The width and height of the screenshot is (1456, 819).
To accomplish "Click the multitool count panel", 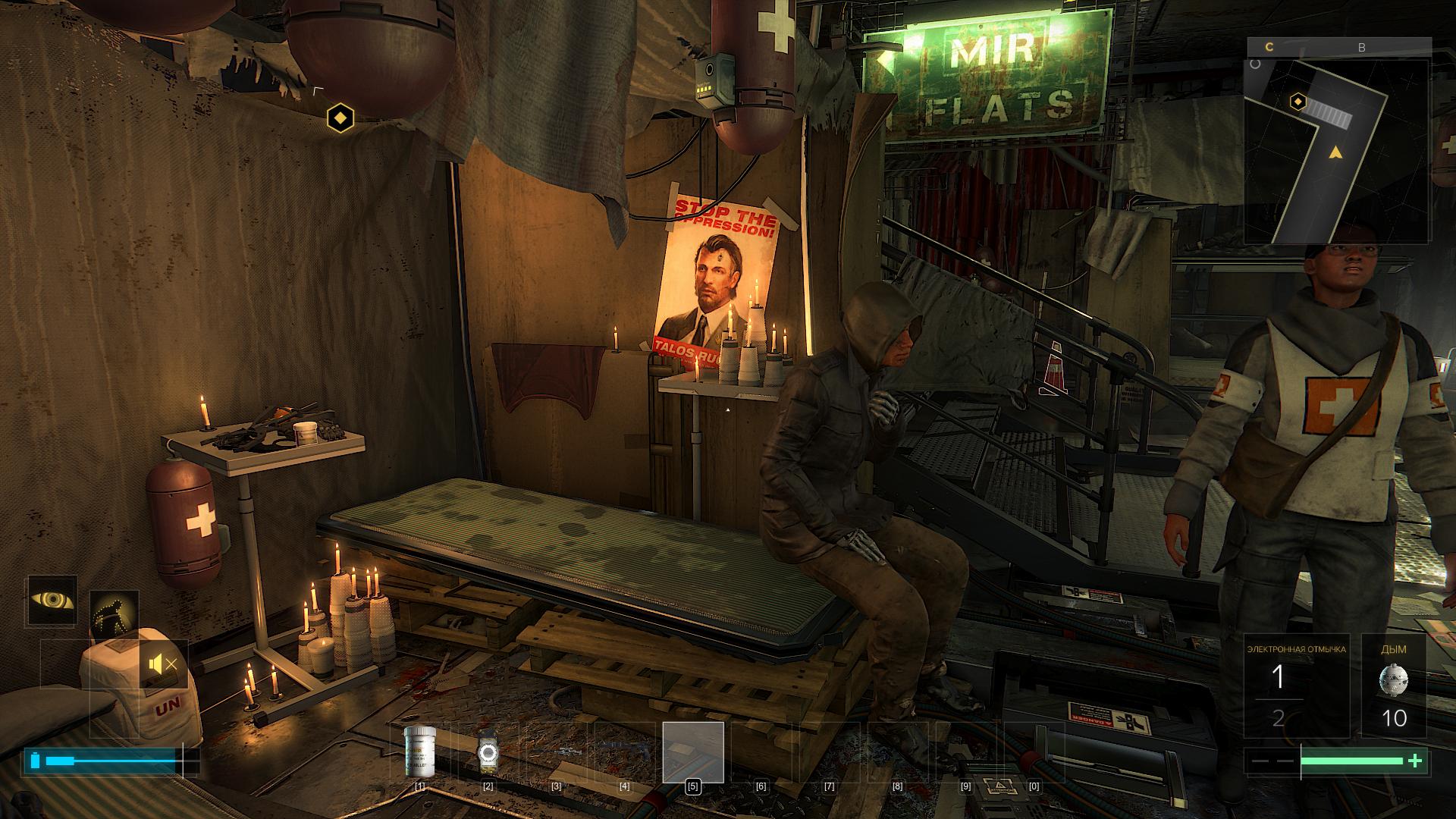I will click(1297, 686).
